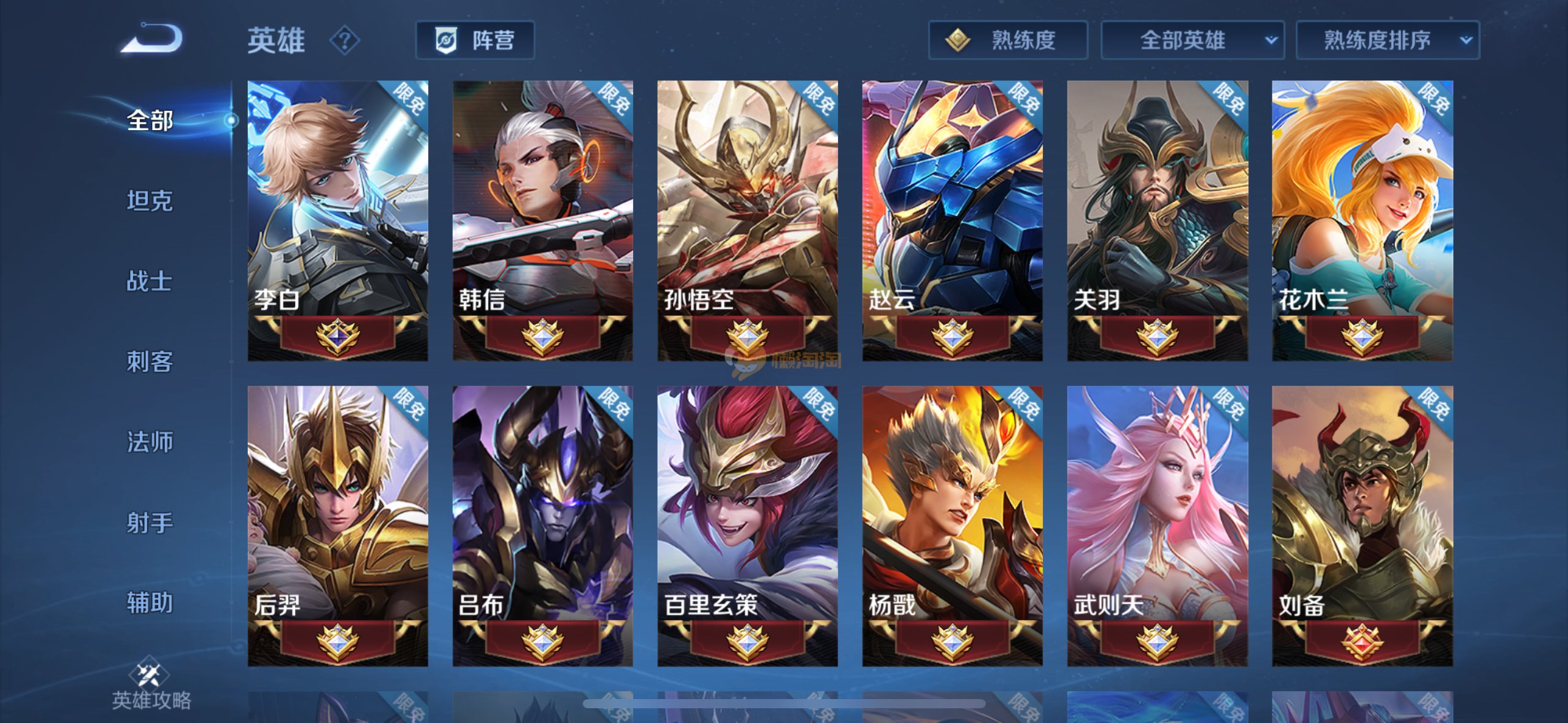The image size is (1568, 723).
Task: Go back using the return arrow
Action: click(152, 39)
